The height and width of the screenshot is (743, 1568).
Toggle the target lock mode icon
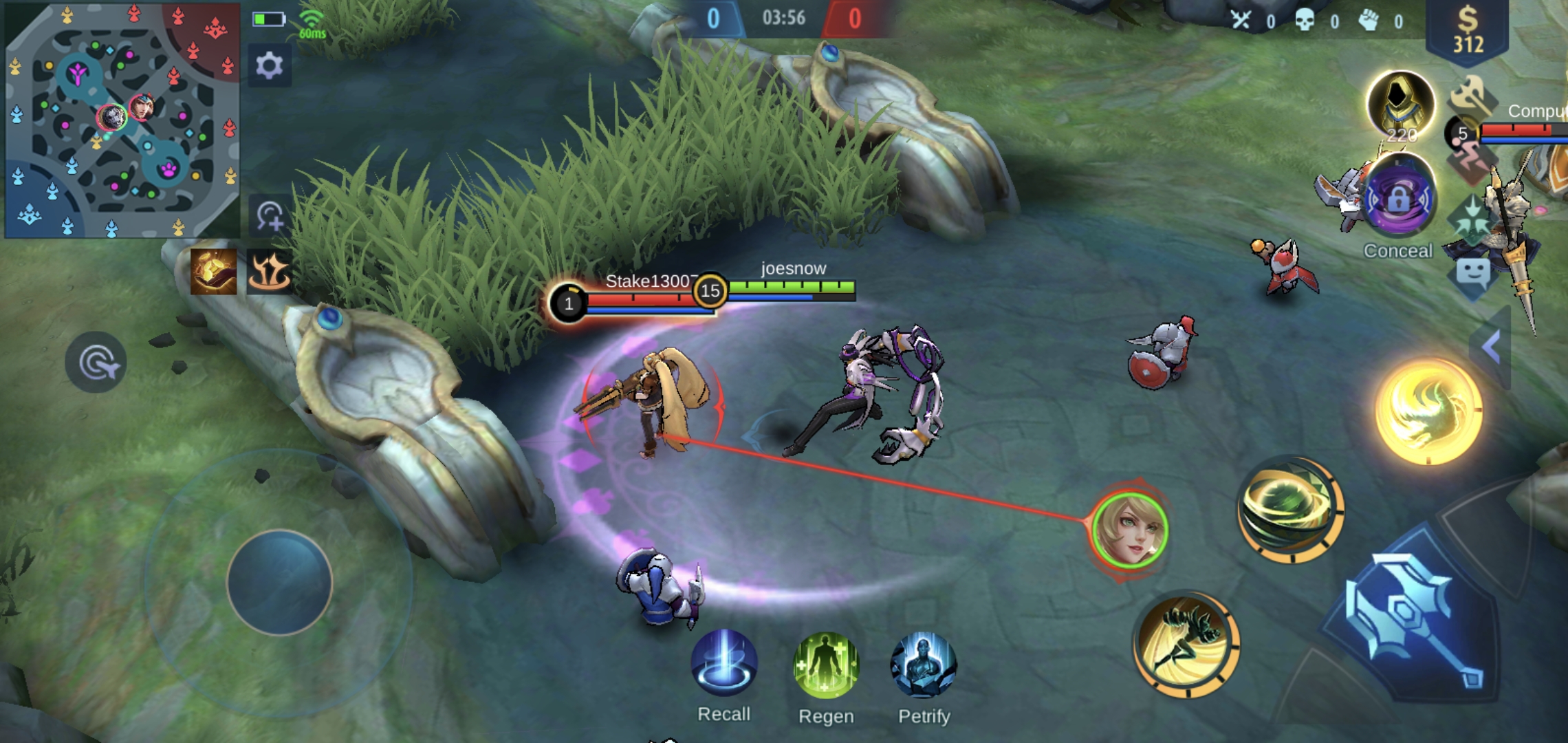tap(96, 362)
